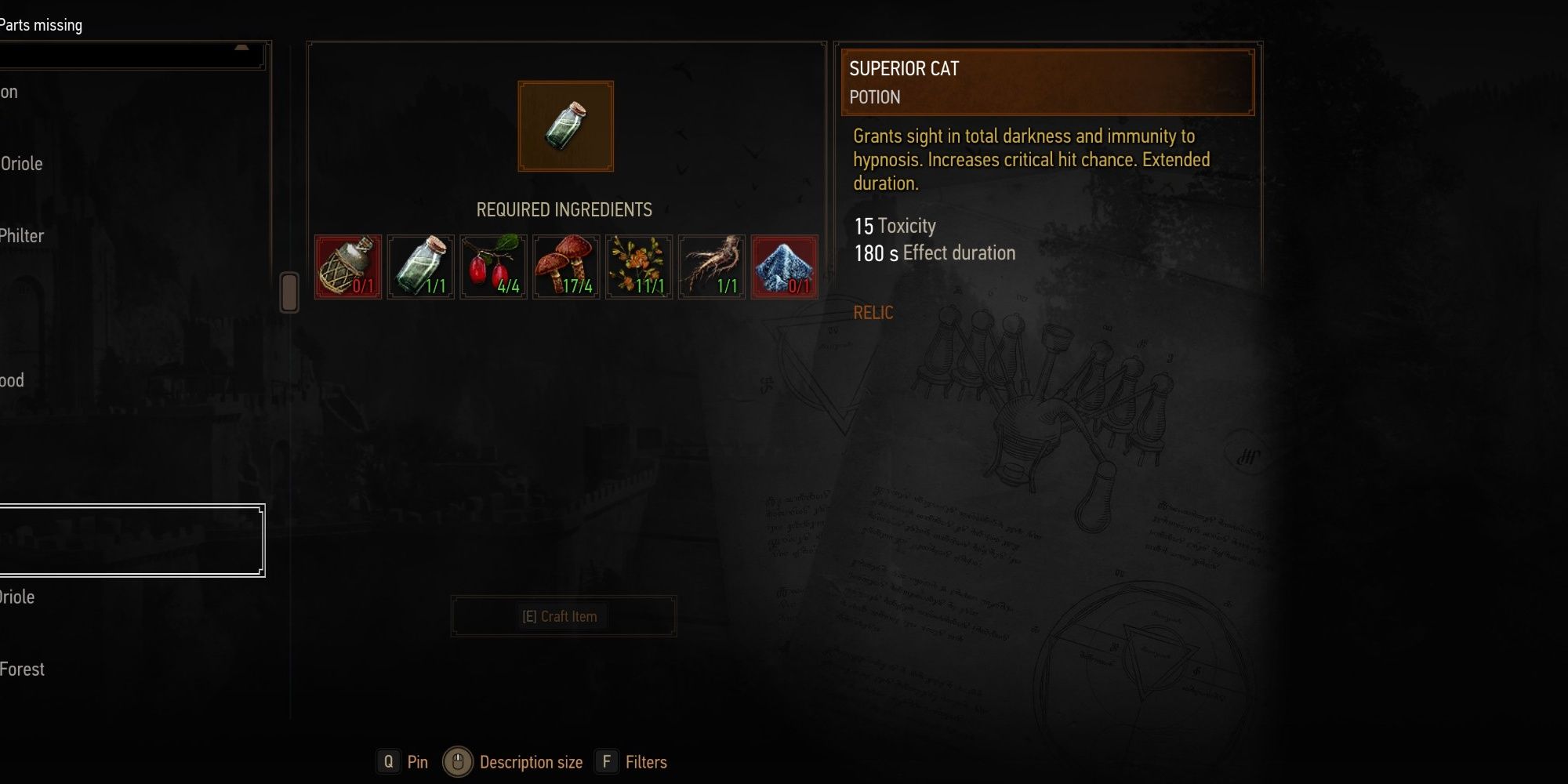Open Filters via the F label

607,761
